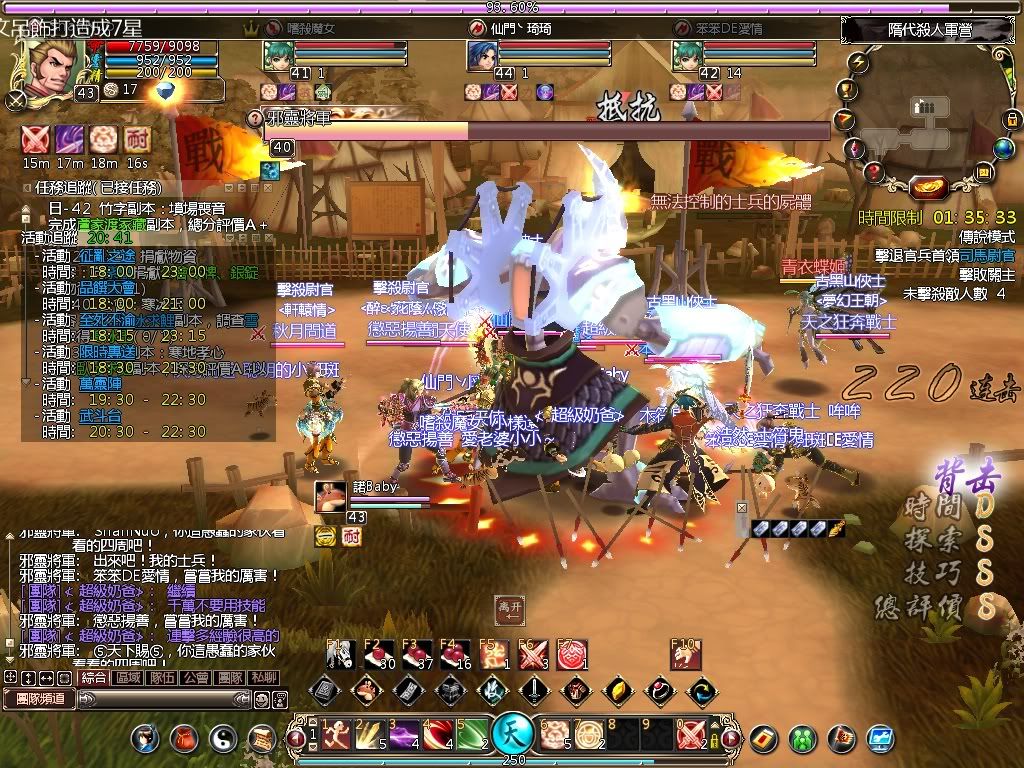Activate the F10 horse mount slot
Viewport: 1024px width, 768px height.
(x=683, y=655)
